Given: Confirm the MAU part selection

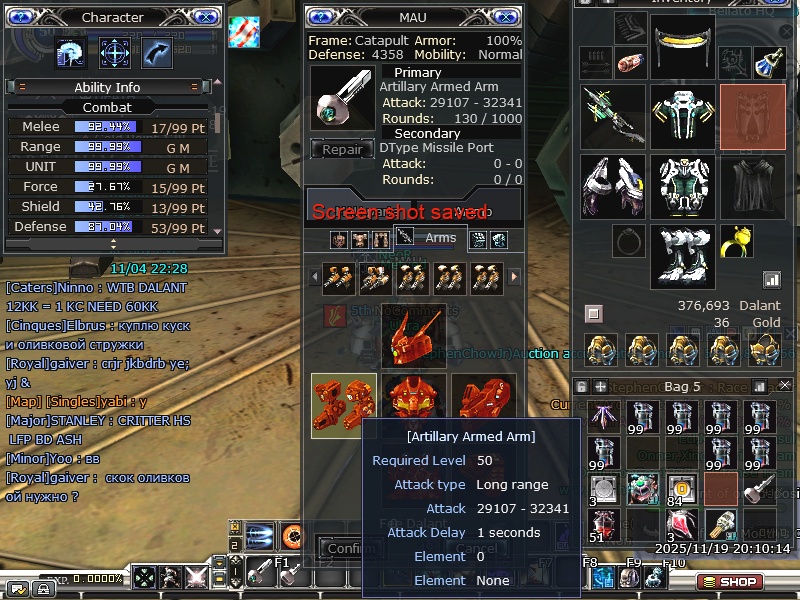Looking at the screenshot, I should click(346, 548).
